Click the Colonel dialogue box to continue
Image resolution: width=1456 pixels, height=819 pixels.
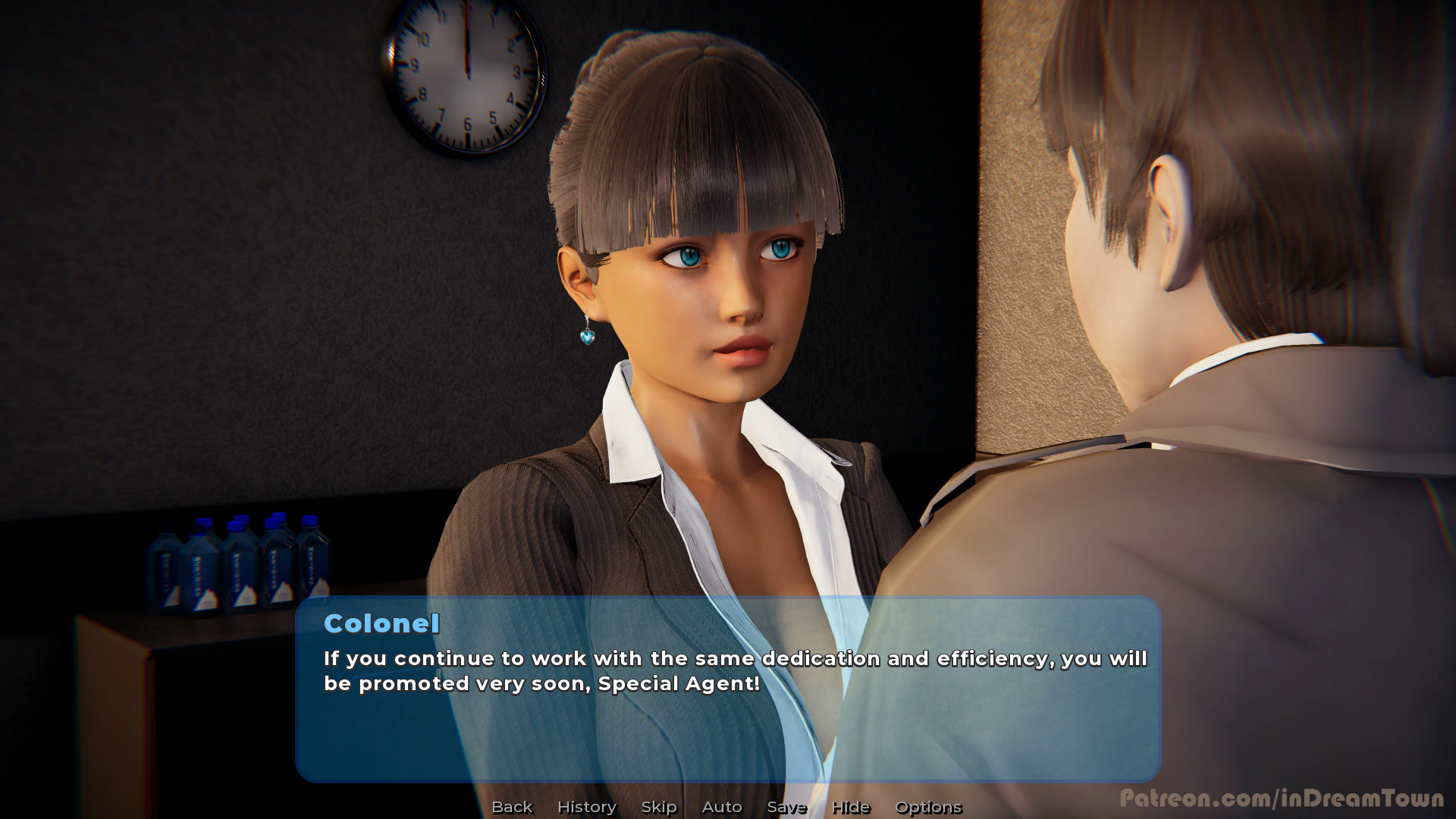point(728,720)
